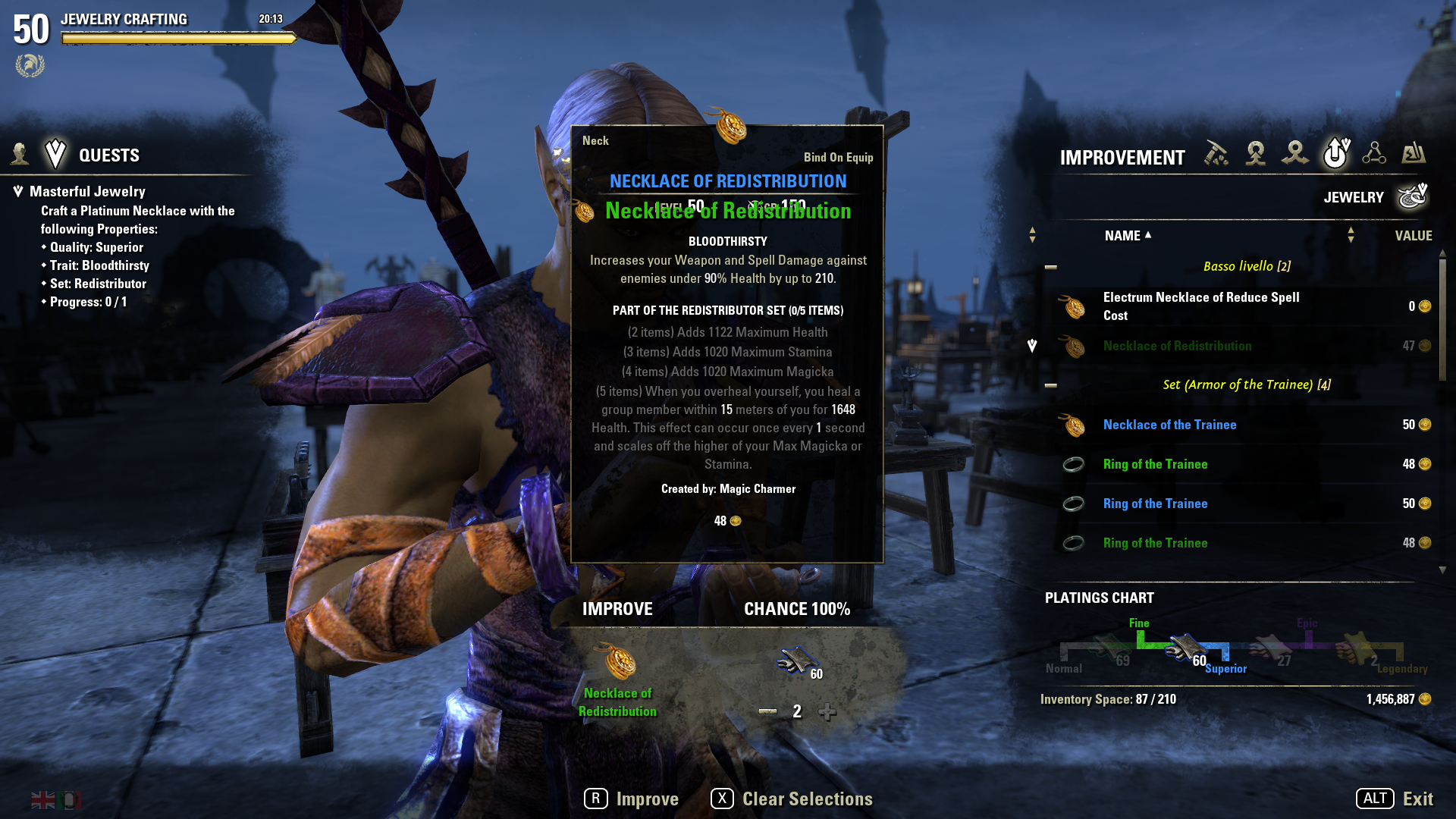
Task: Pick the Necklace of the Trainee row
Action: coord(1169,425)
